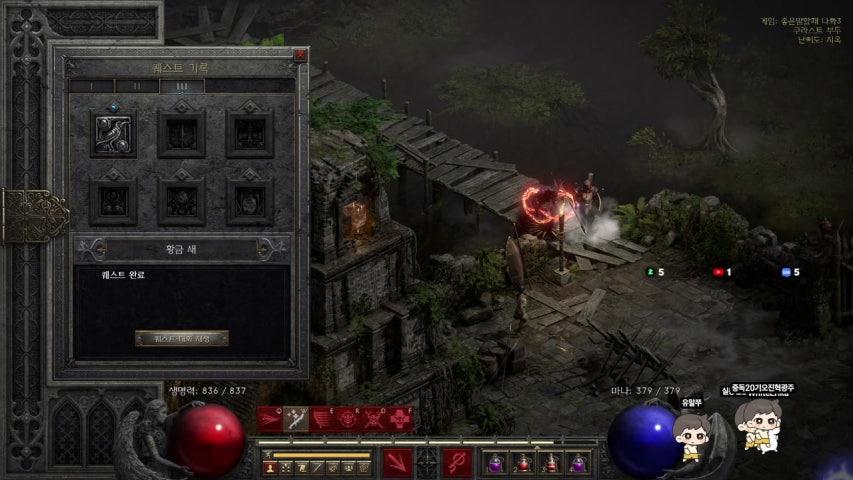Select the Golden Bird quest icon
Screen dimensions: 853x480
114,133
